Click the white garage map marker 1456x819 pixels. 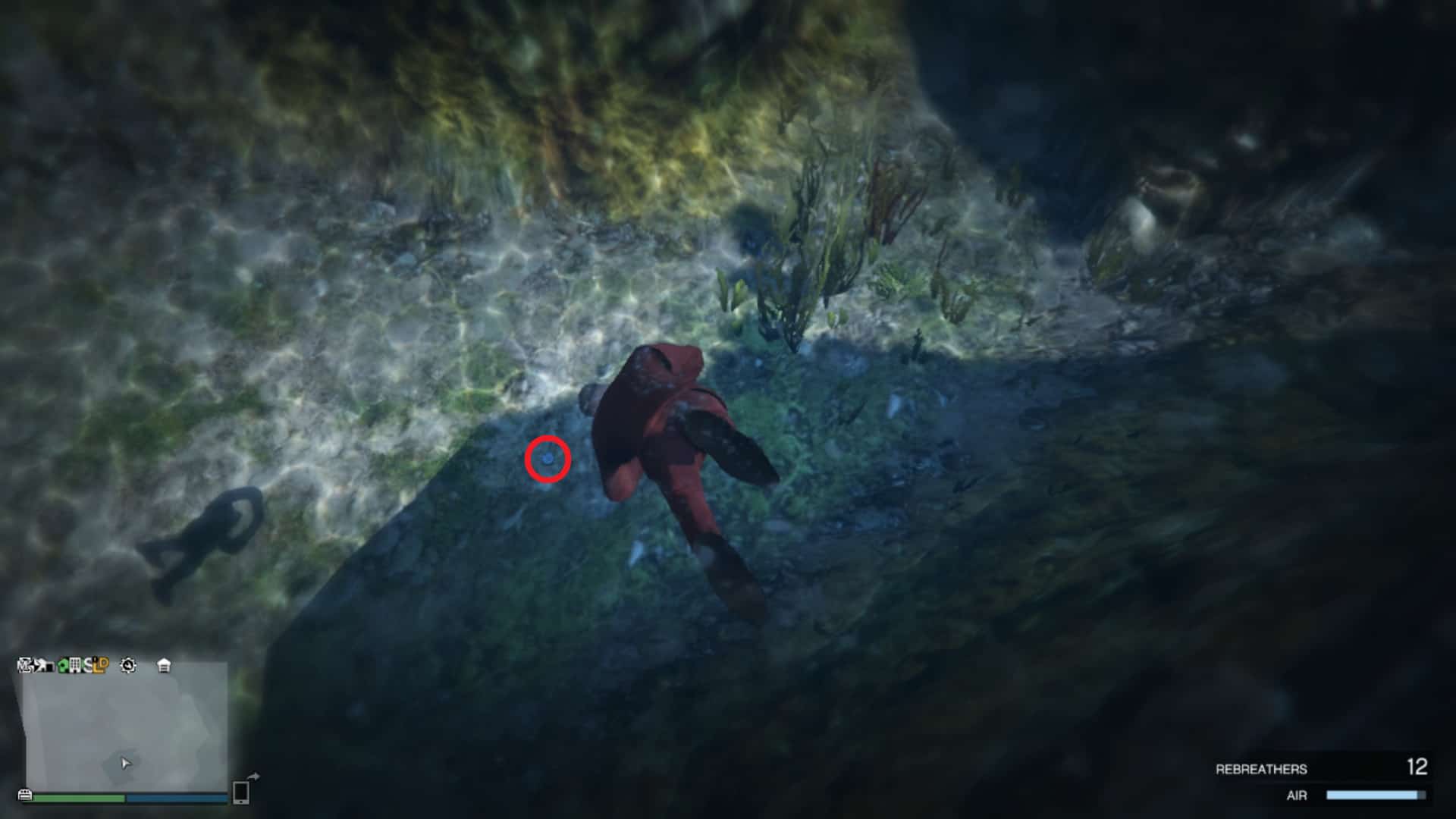(164, 666)
